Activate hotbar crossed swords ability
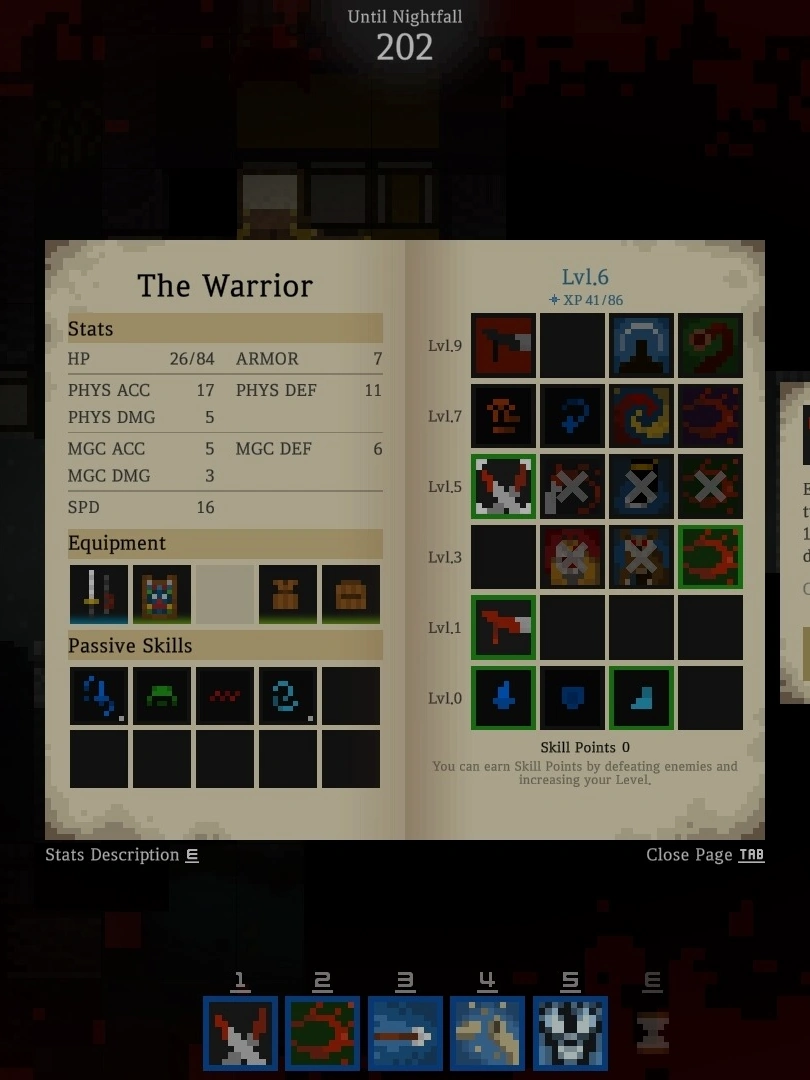The width and height of the screenshot is (810, 1080). click(240, 1033)
